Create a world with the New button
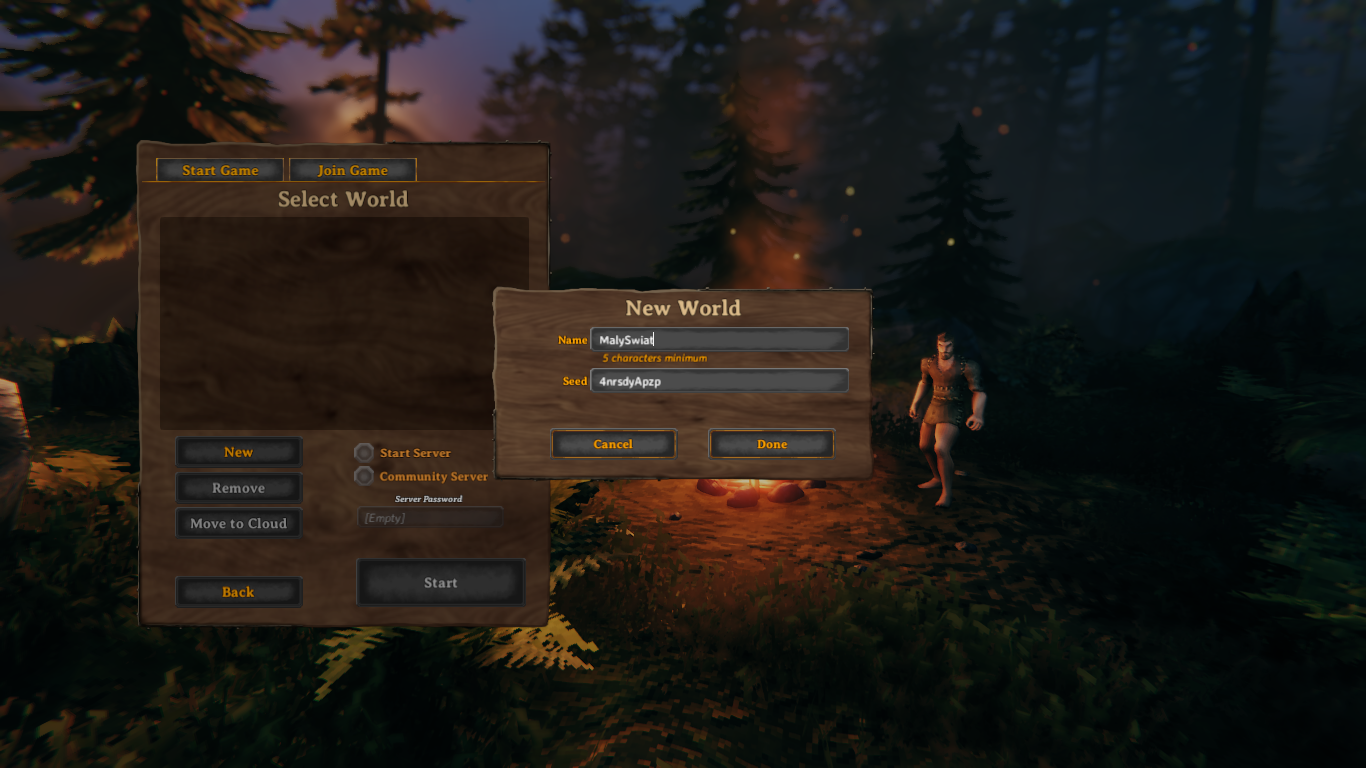Viewport: 1366px width, 768px height. point(238,452)
